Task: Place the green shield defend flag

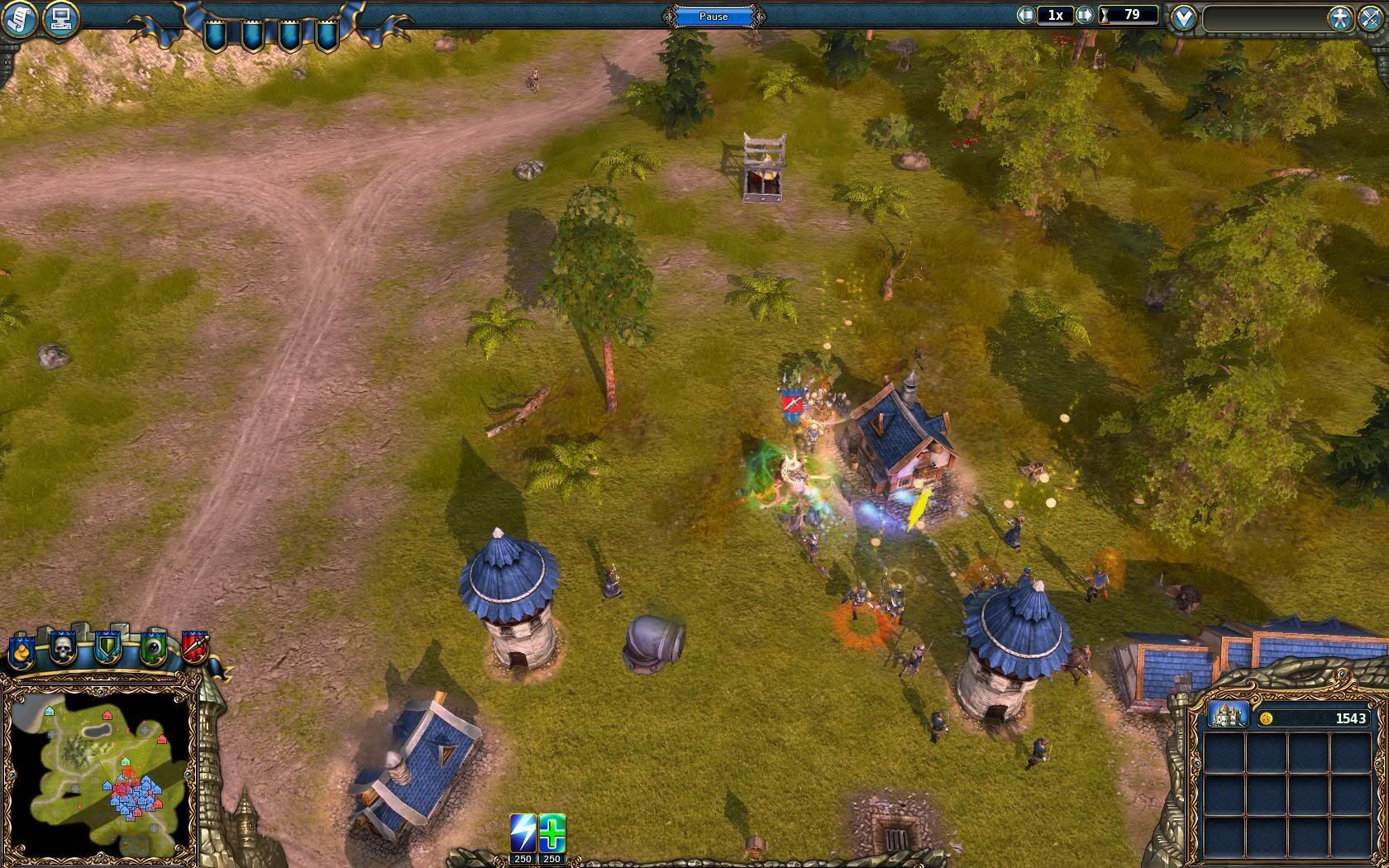Action: coord(107,649)
